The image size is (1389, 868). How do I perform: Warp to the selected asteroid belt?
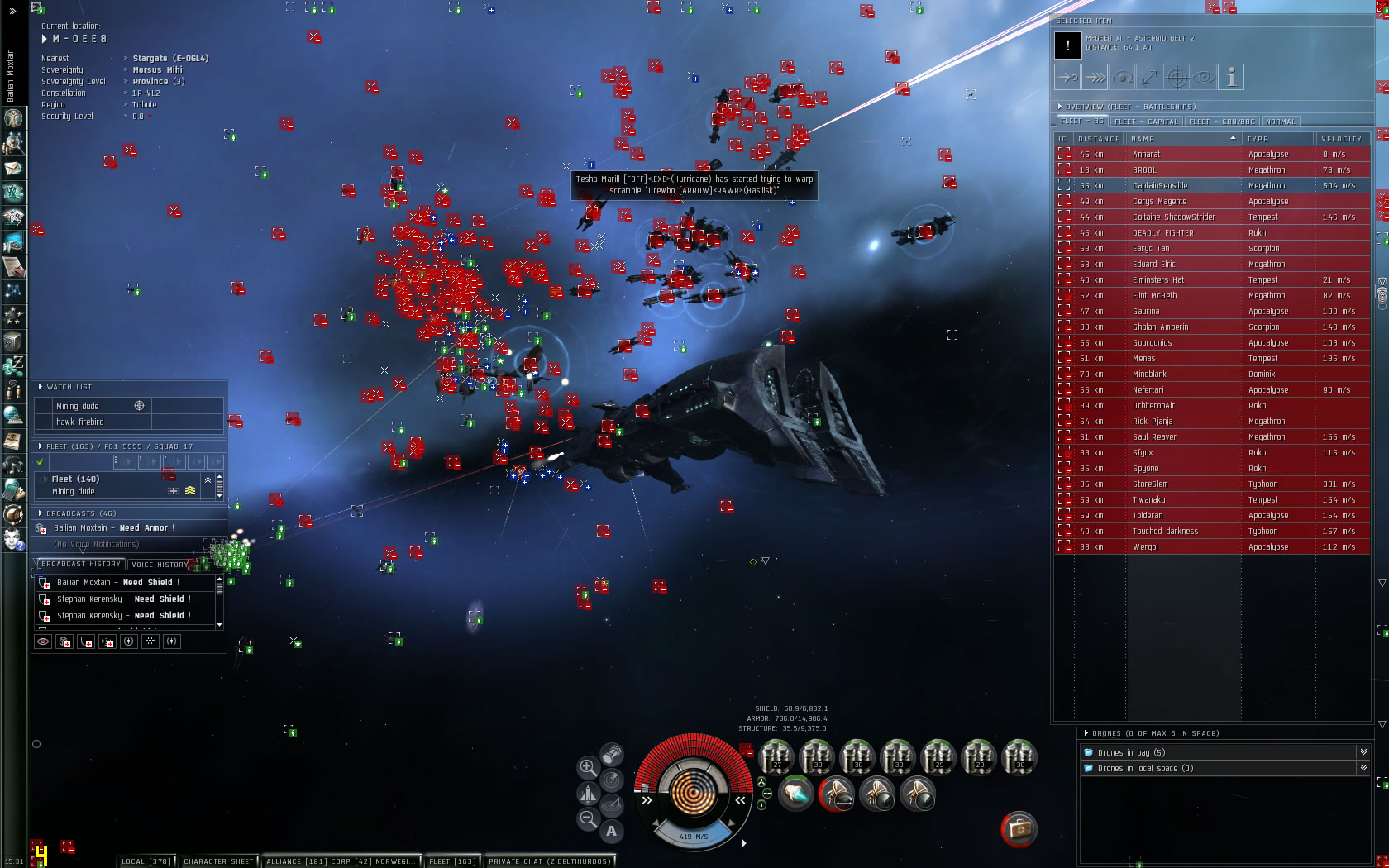point(1095,78)
